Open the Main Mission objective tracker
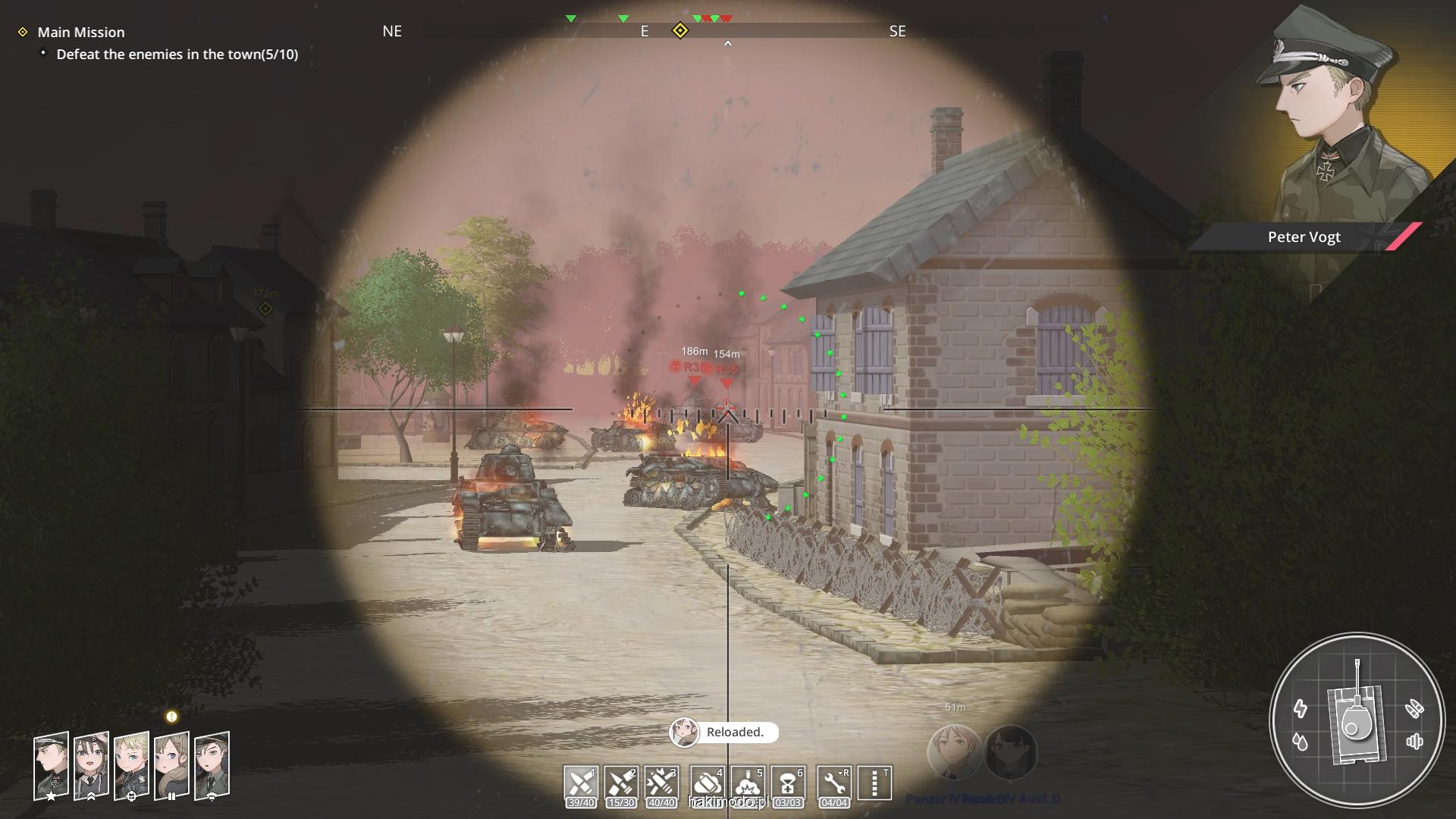Viewport: 1456px width, 819px height. (81, 32)
